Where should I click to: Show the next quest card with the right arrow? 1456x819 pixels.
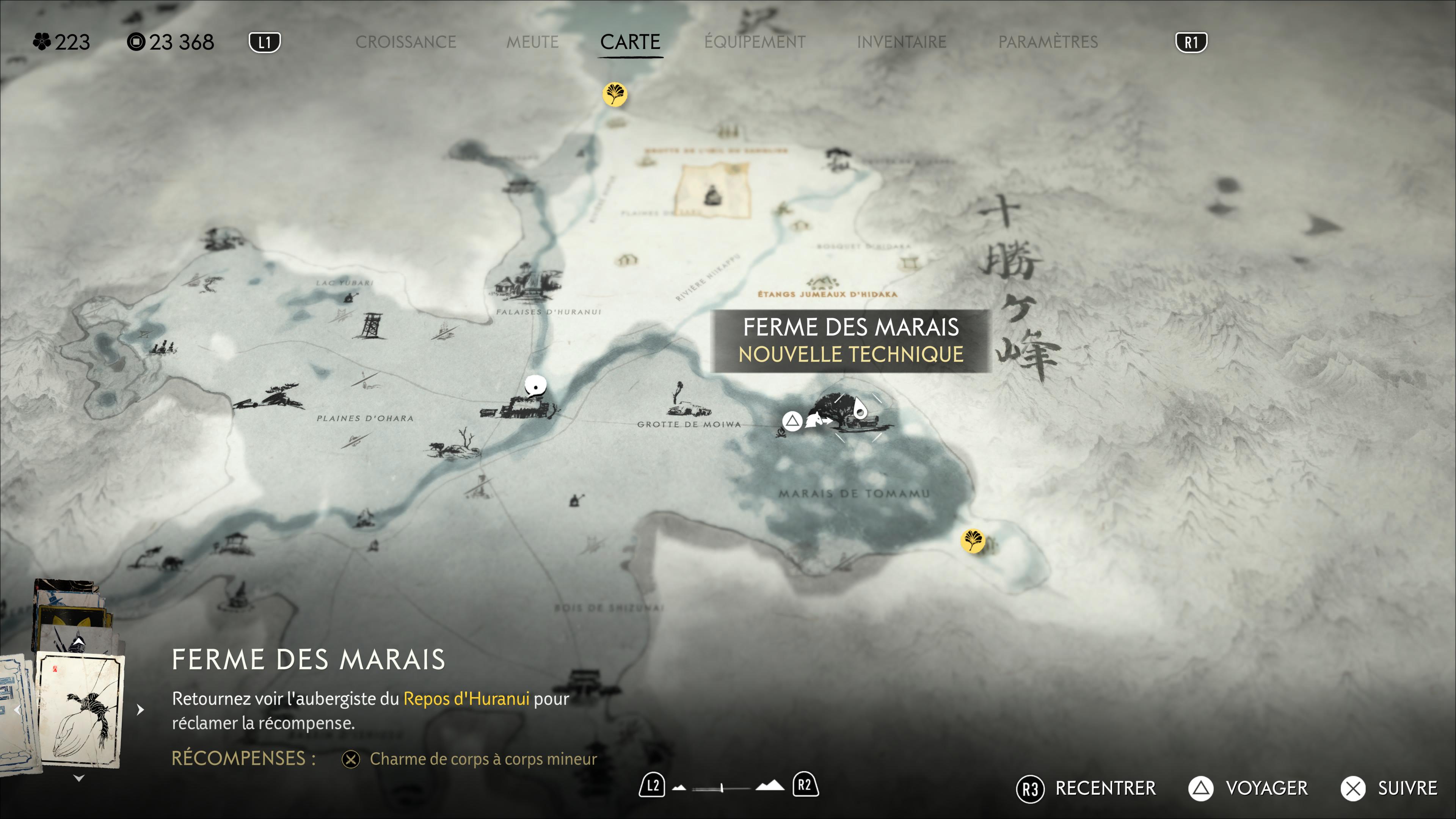coord(140,709)
